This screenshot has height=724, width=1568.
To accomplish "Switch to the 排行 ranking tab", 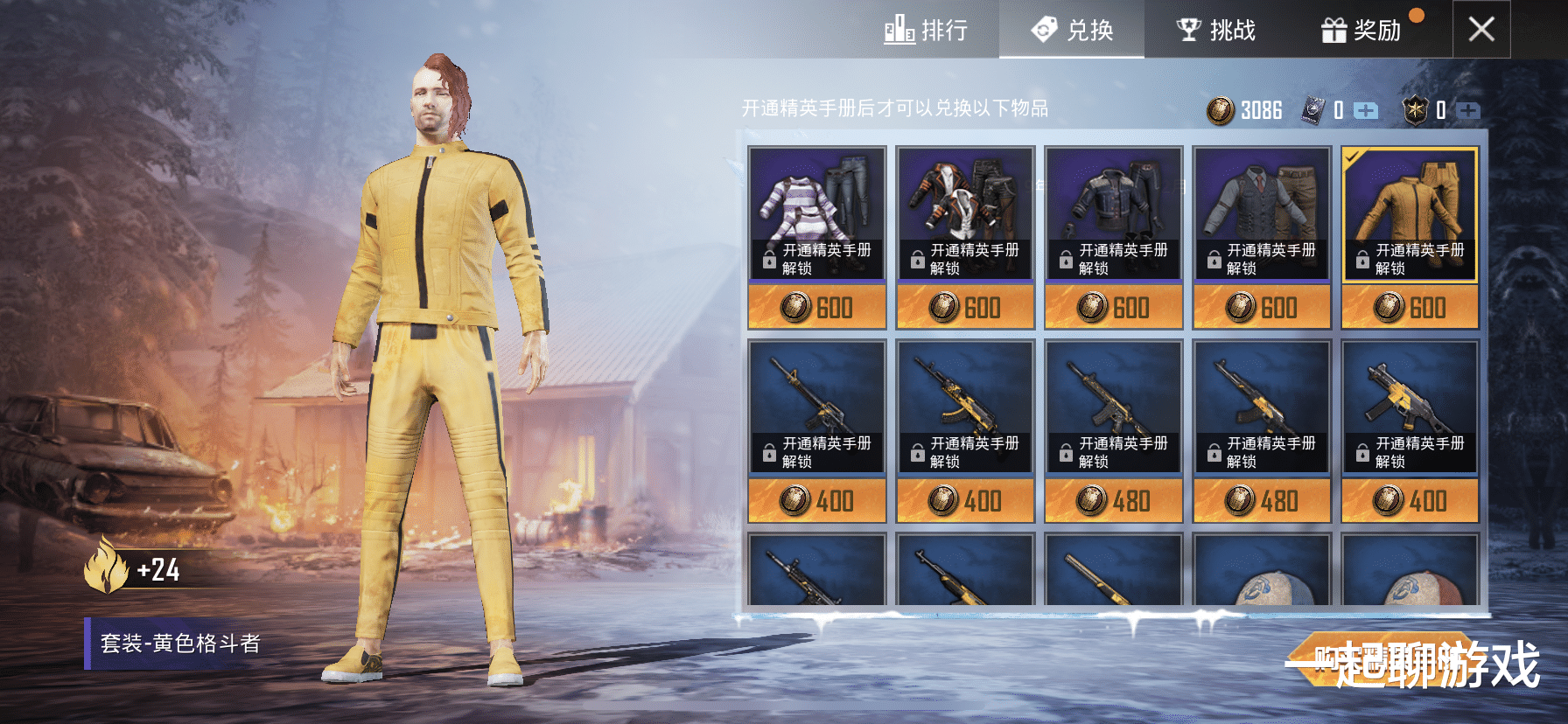I will 926,31.
